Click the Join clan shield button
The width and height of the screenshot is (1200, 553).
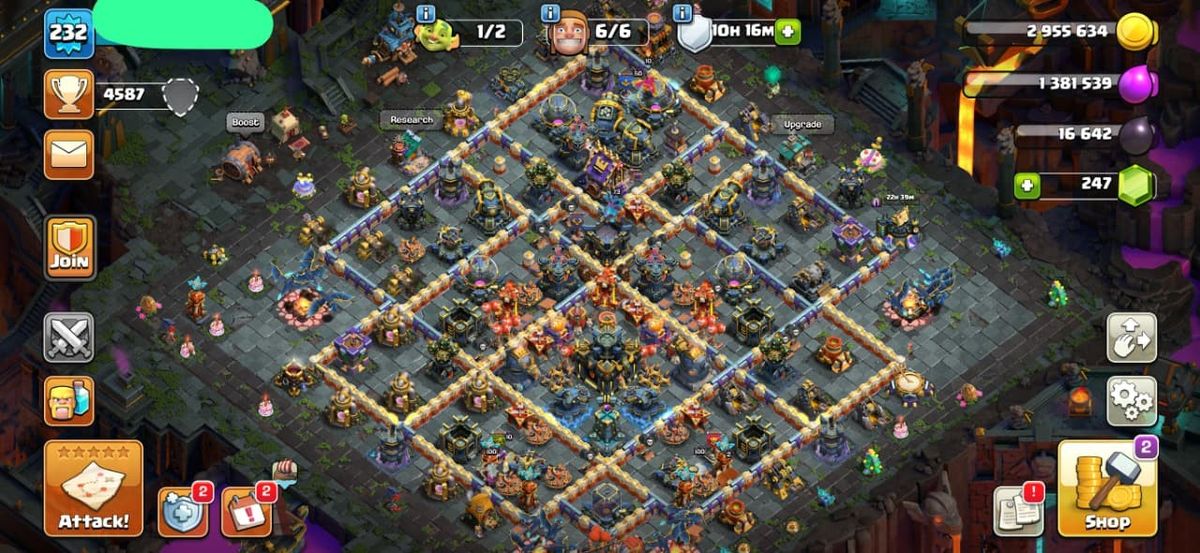69,247
